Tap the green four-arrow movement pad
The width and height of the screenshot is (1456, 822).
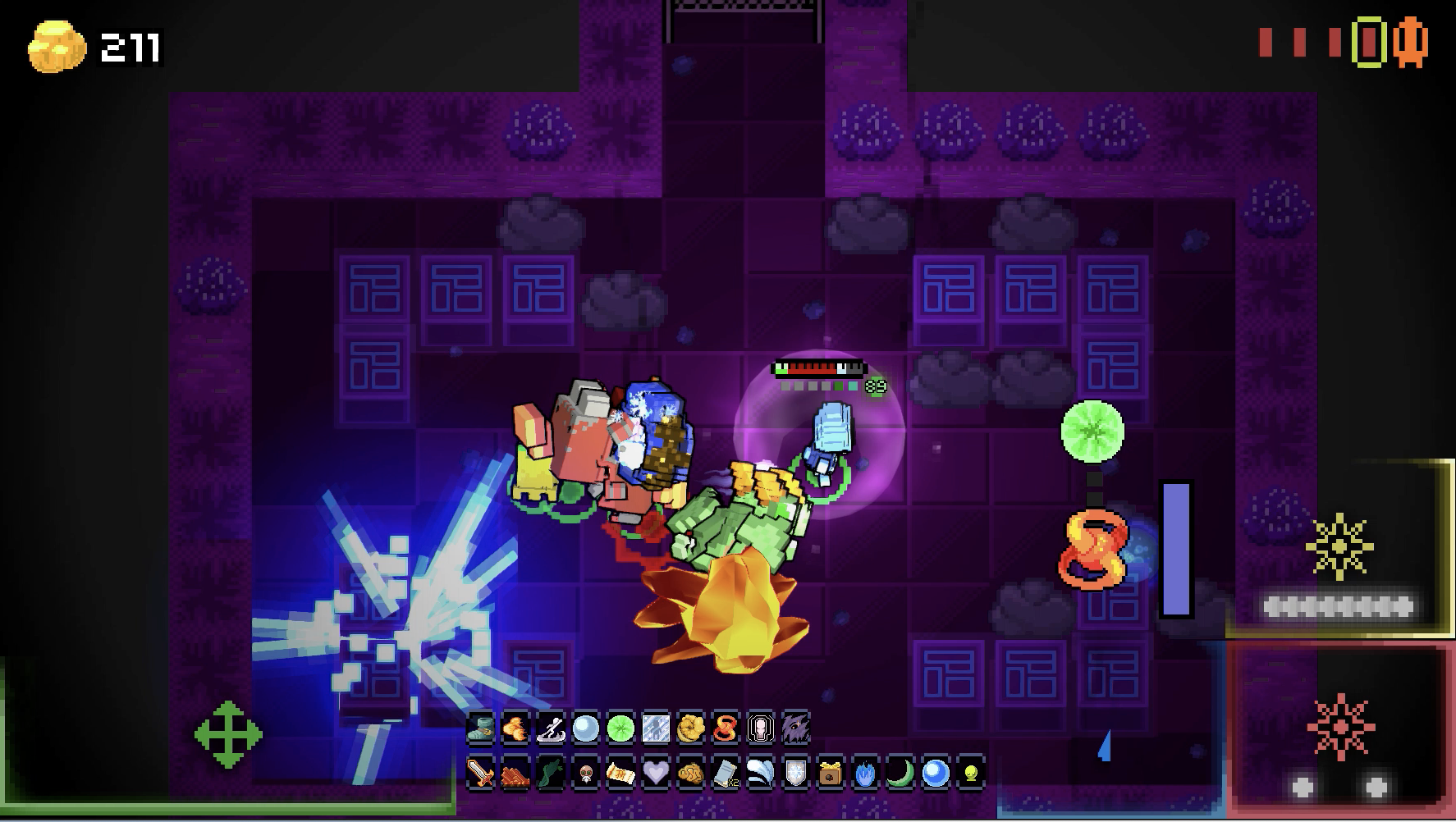pos(228,734)
